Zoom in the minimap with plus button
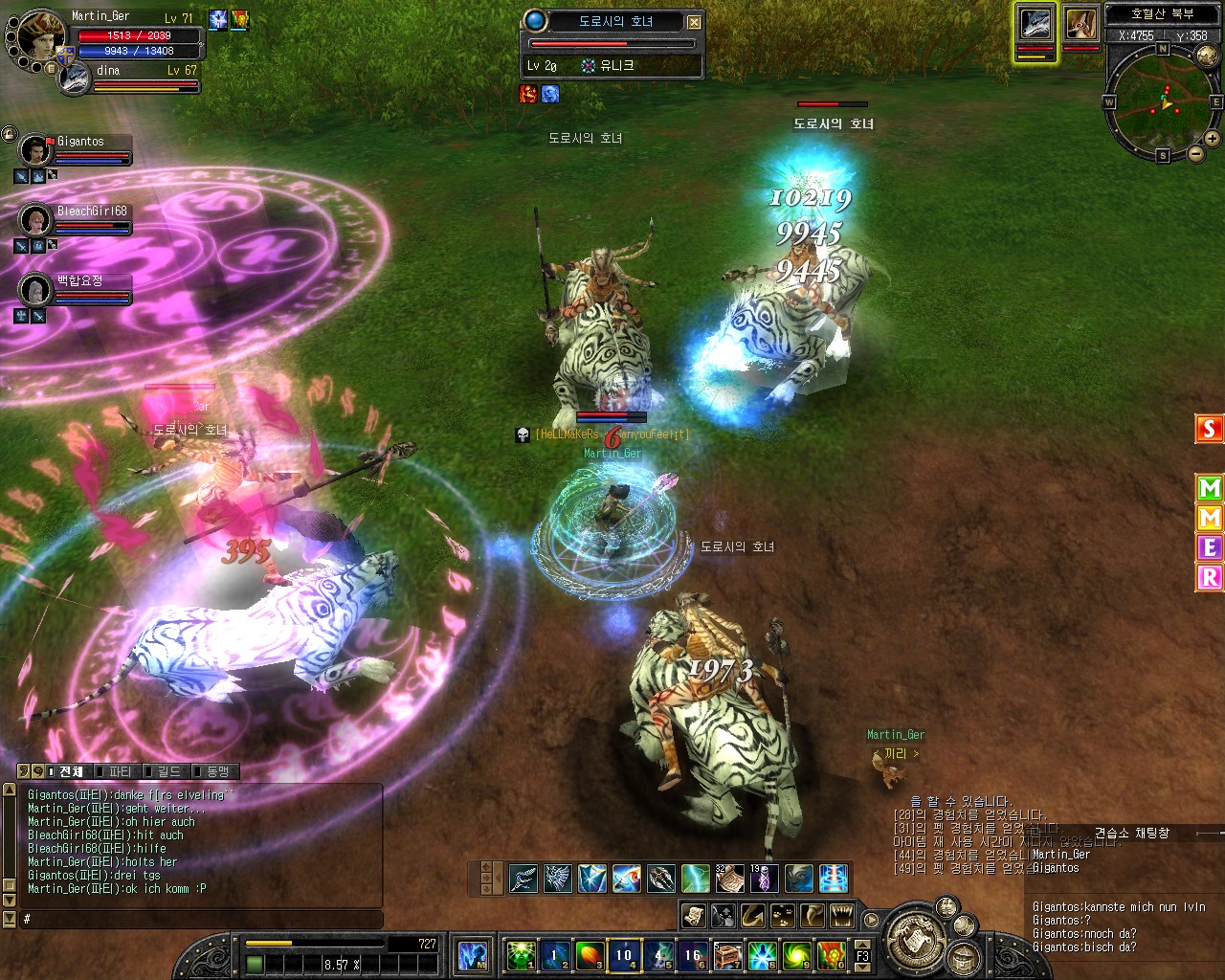This screenshot has width=1225, height=980. point(1212,139)
